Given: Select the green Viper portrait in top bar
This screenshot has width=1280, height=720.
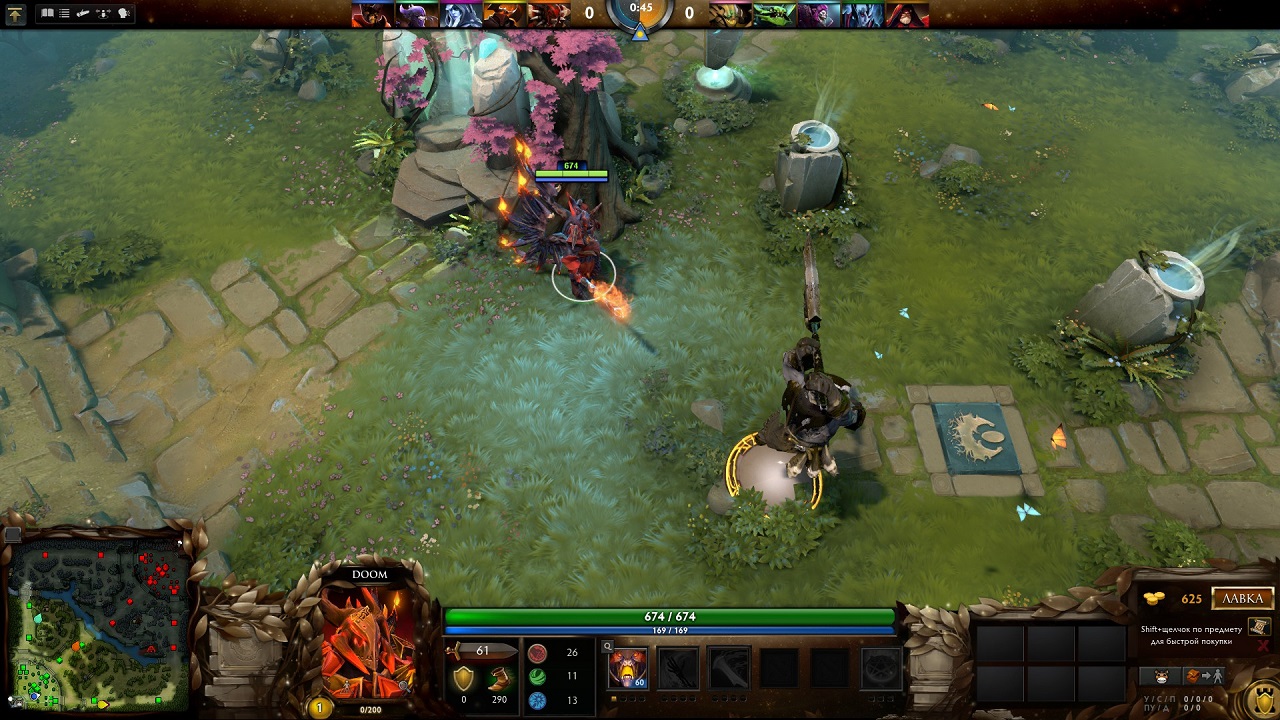Looking at the screenshot, I should point(771,14).
